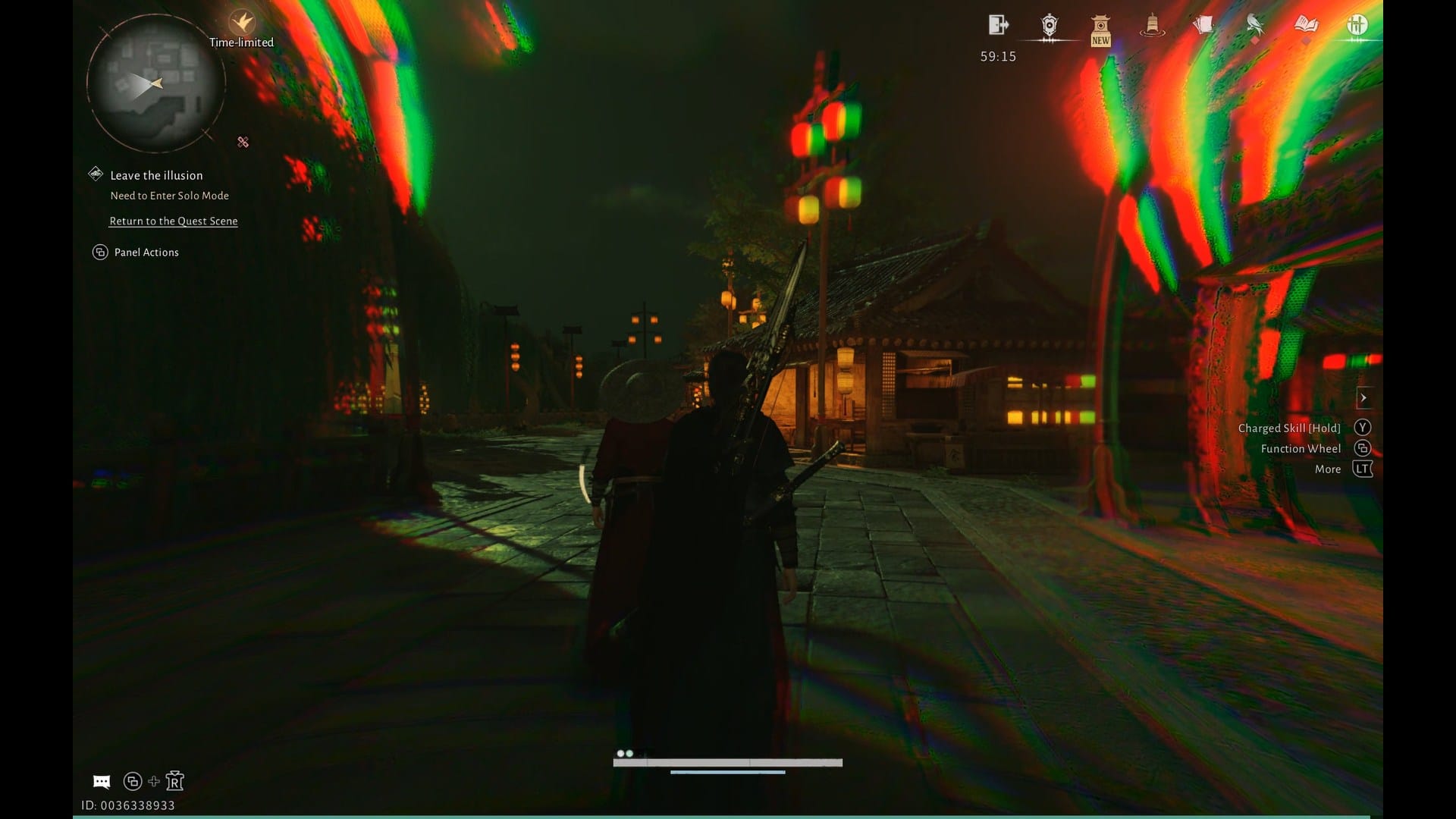
Task: Select the Leave the illusion quest entry
Action: tap(155, 175)
